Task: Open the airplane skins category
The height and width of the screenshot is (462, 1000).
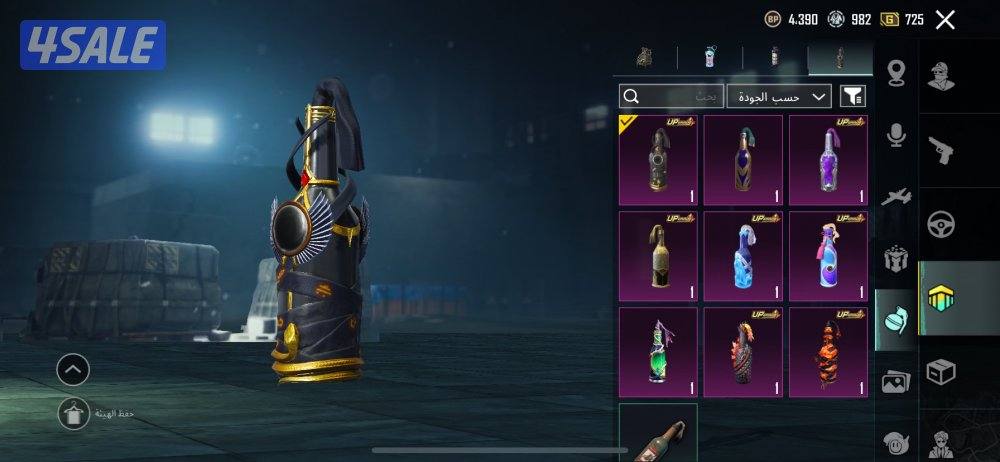Action: (896, 198)
